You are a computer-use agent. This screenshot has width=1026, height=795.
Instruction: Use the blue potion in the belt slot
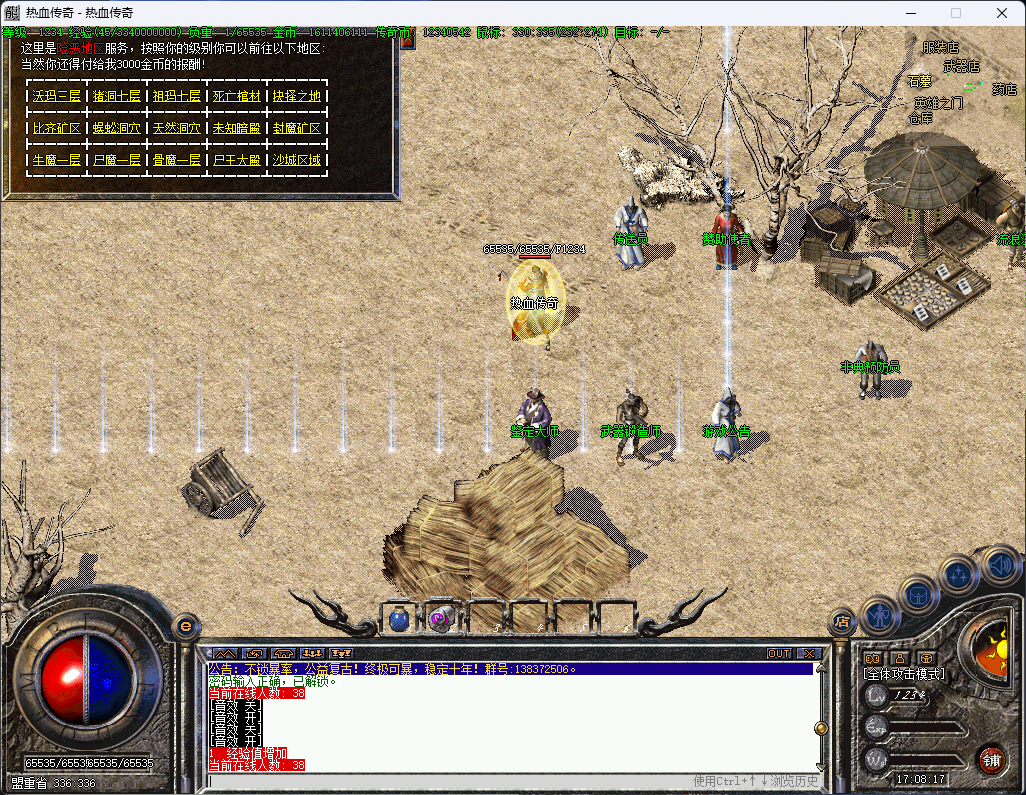click(x=399, y=619)
